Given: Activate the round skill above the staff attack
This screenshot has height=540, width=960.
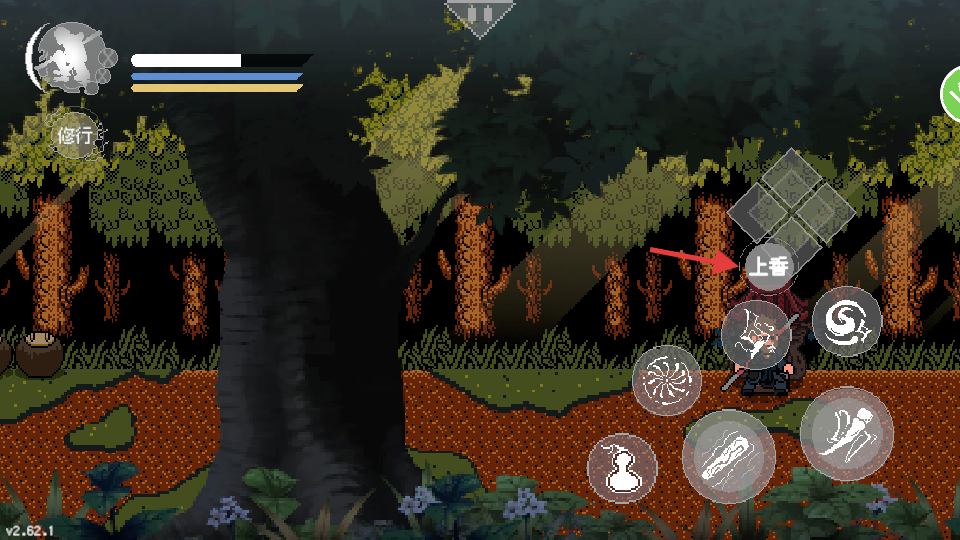Looking at the screenshot, I should pos(757,335).
